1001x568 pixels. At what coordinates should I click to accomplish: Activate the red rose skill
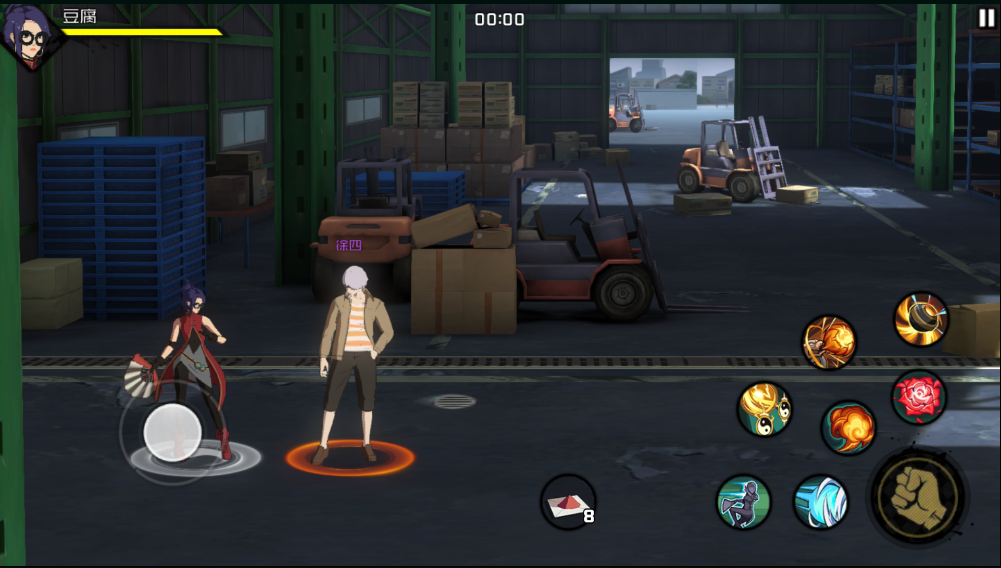point(918,397)
